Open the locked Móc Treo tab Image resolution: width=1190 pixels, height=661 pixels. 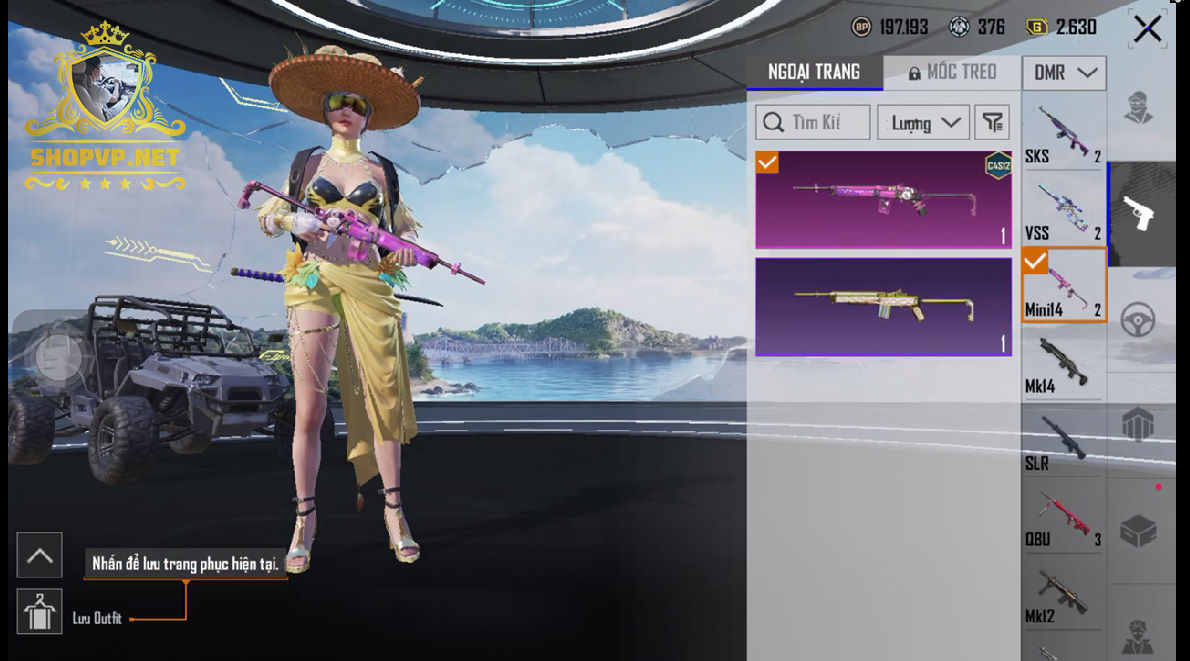tap(952, 72)
